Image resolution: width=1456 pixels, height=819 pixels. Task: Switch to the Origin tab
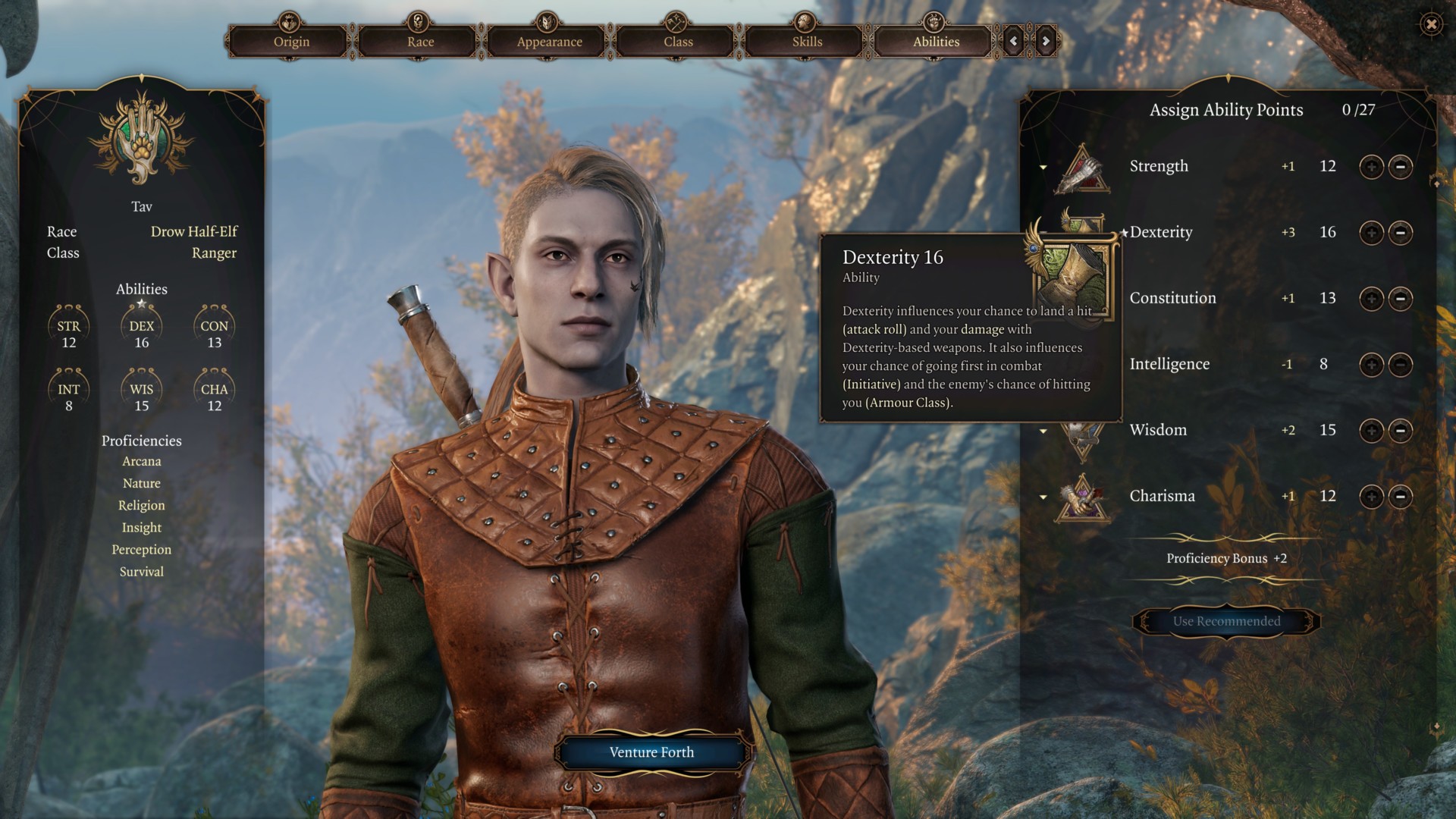click(x=291, y=42)
